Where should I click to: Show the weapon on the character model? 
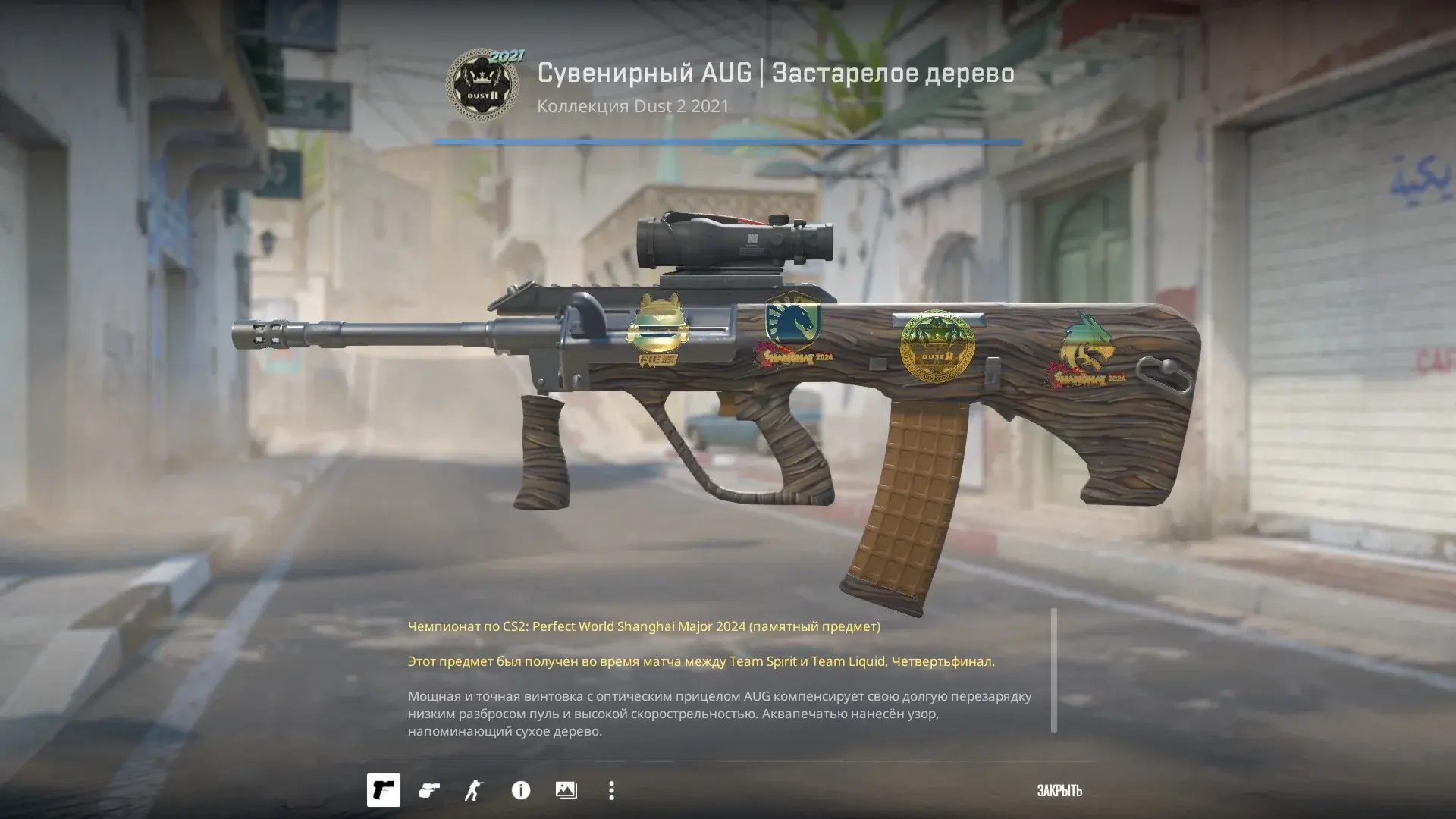pyautogui.click(x=474, y=790)
